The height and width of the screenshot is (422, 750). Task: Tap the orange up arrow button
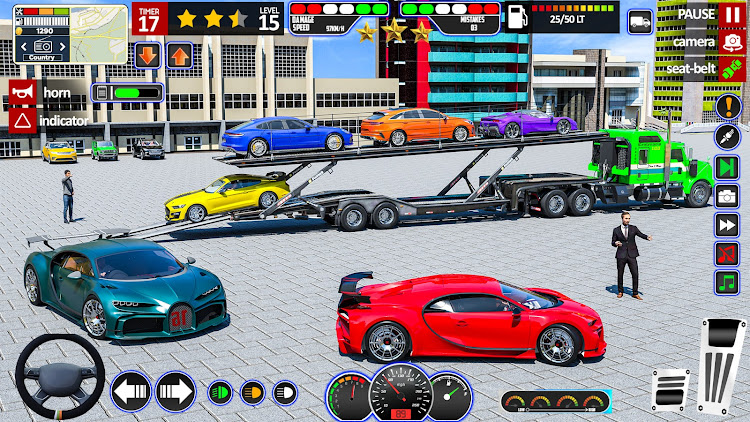(x=179, y=55)
